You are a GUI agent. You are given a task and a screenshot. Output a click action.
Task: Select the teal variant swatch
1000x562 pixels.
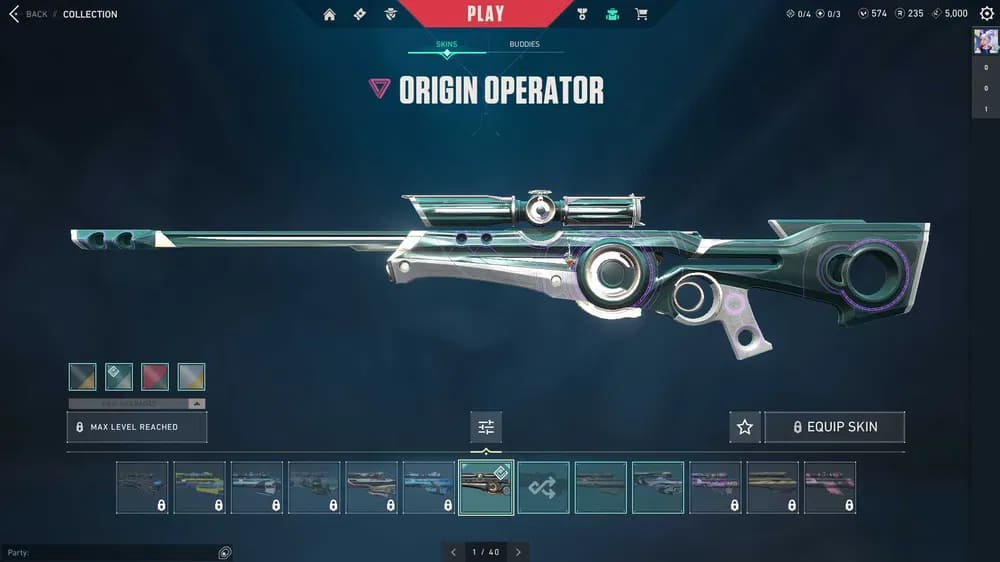click(x=119, y=376)
